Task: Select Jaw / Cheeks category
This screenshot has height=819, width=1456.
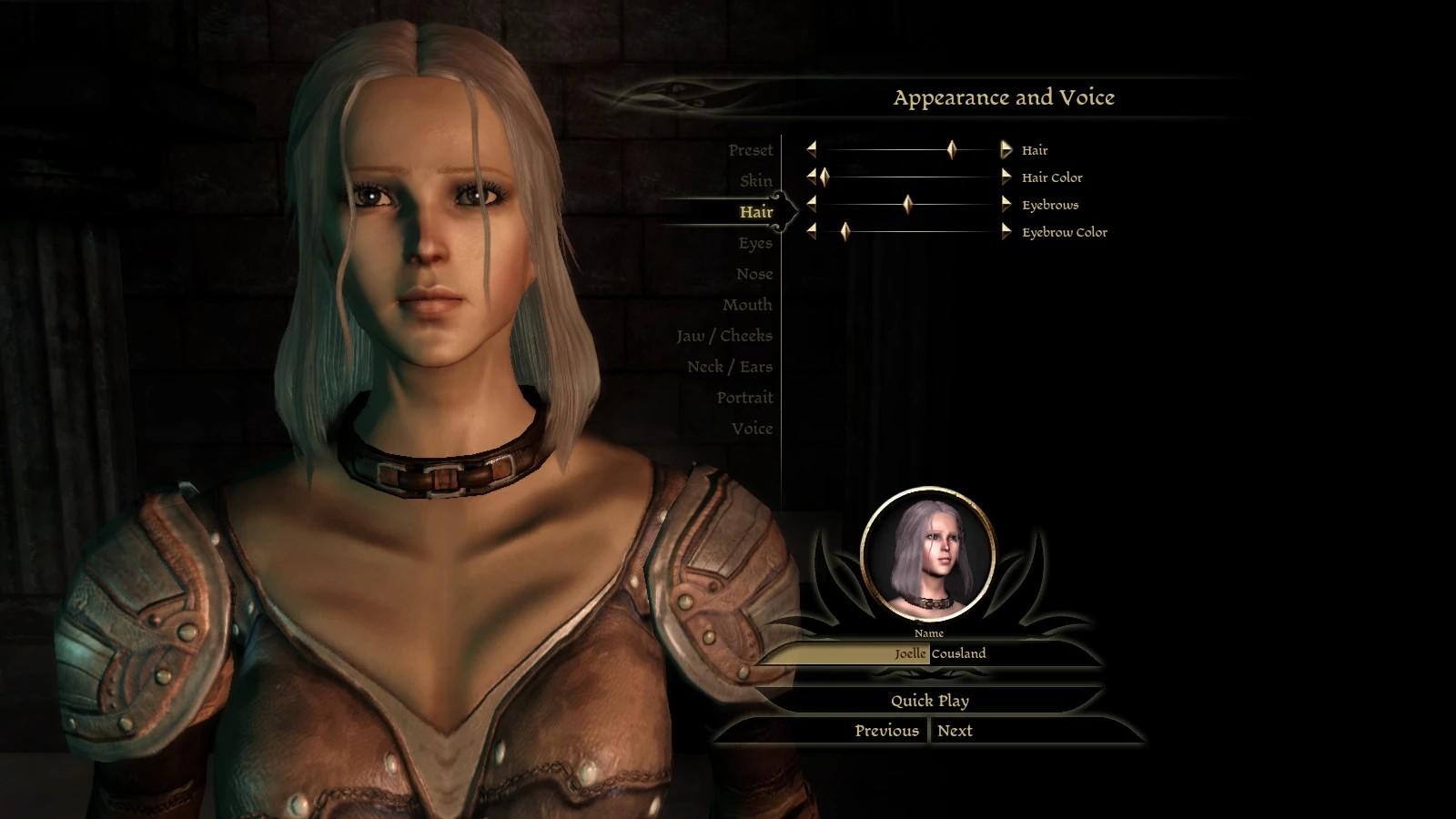Action: coord(723,336)
